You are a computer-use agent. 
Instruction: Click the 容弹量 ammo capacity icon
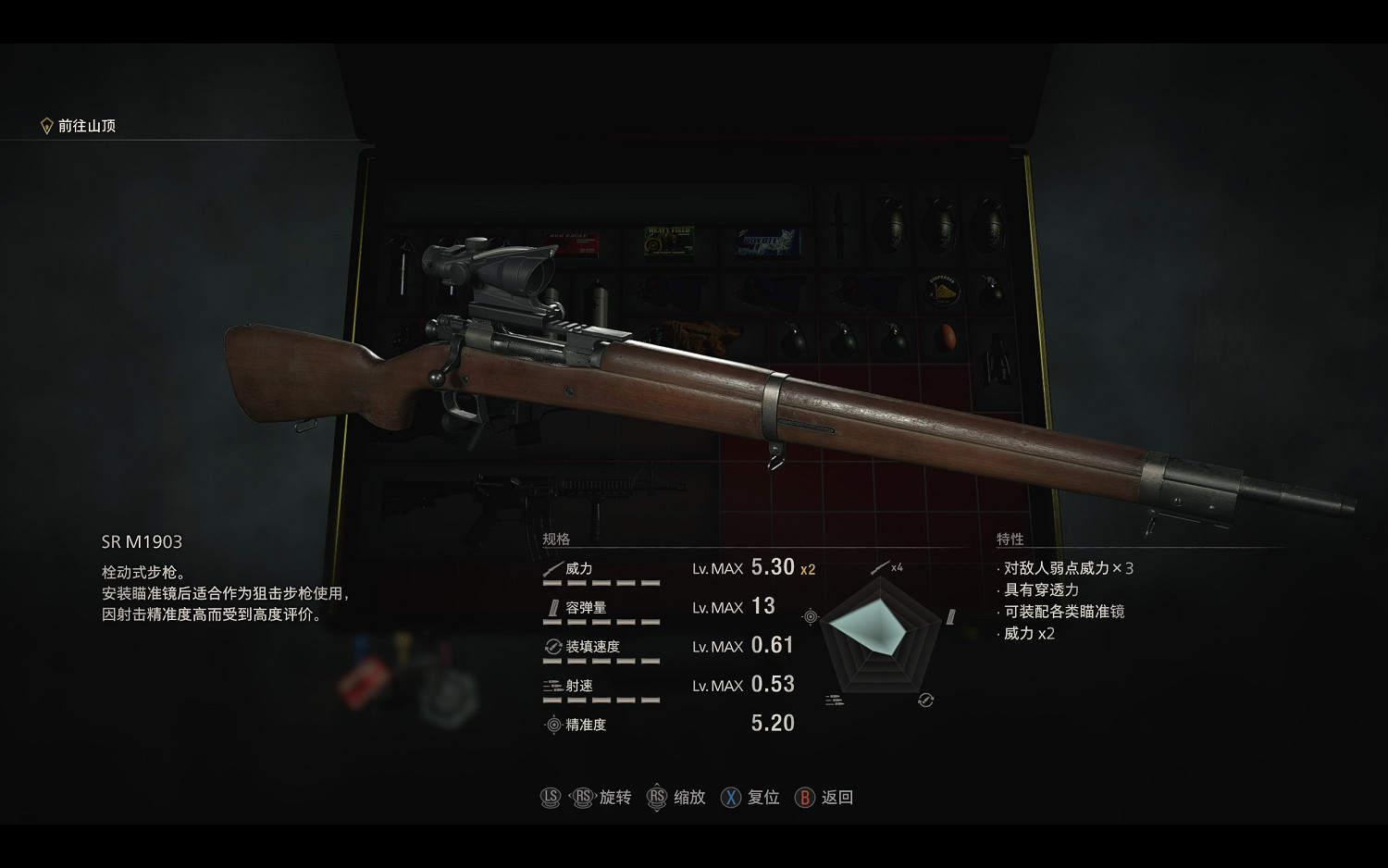tap(553, 606)
